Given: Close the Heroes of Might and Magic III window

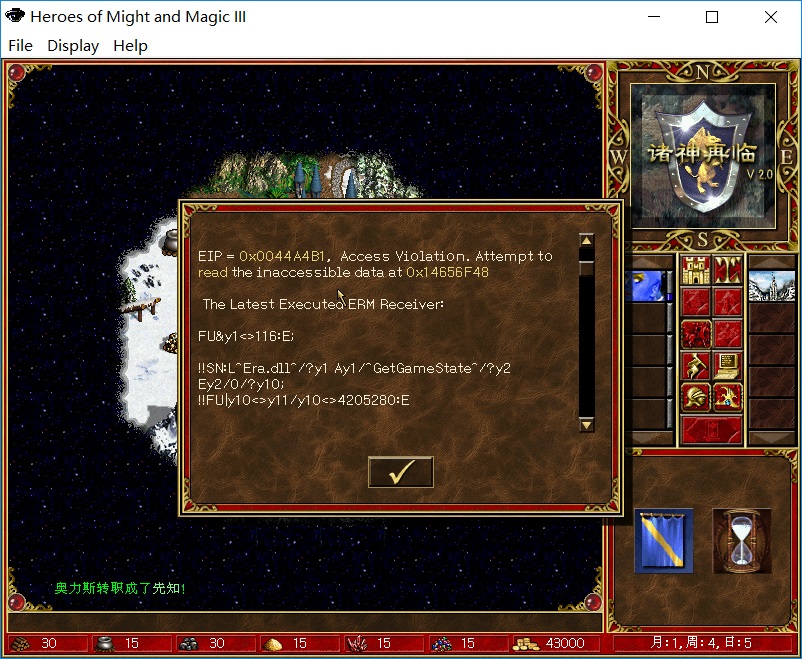Looking at the screenshot, I should [x=770, y=17].
